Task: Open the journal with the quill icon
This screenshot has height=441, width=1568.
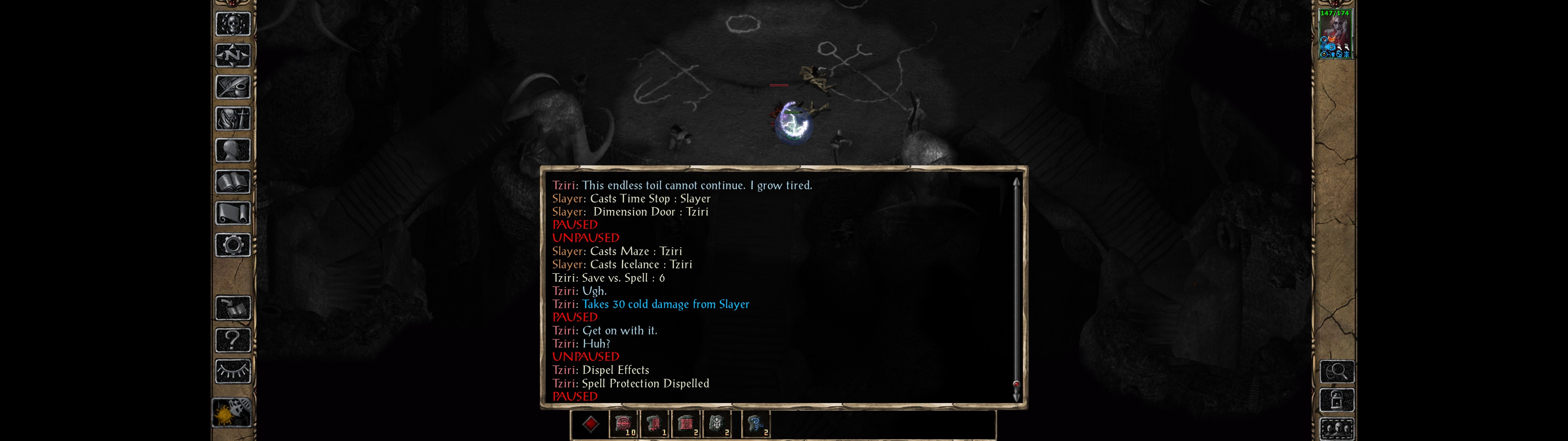Action: (x=232, y=87)
